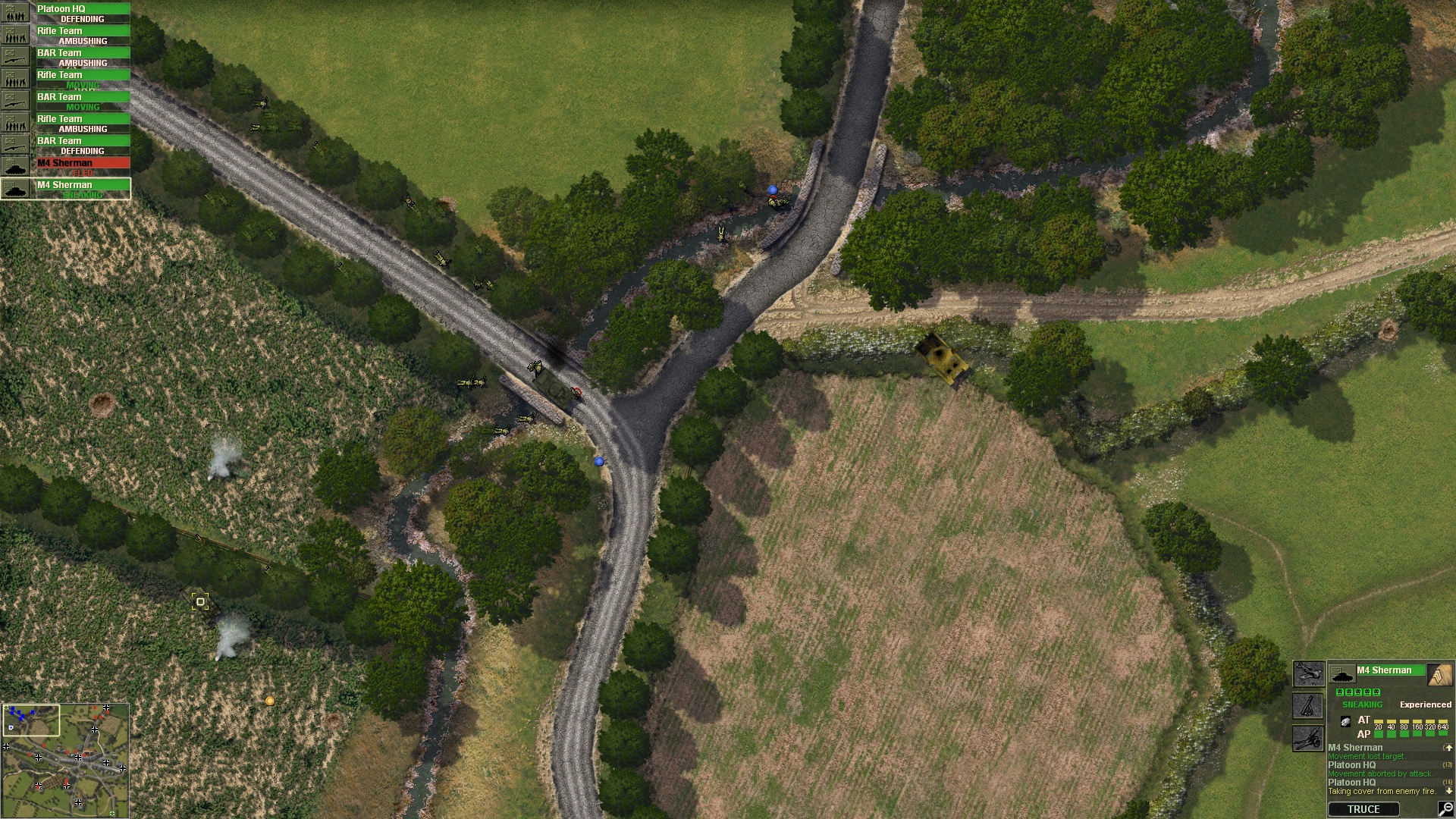Click the mortar support icon
1456x819 pixels.
coord(1308,707)
